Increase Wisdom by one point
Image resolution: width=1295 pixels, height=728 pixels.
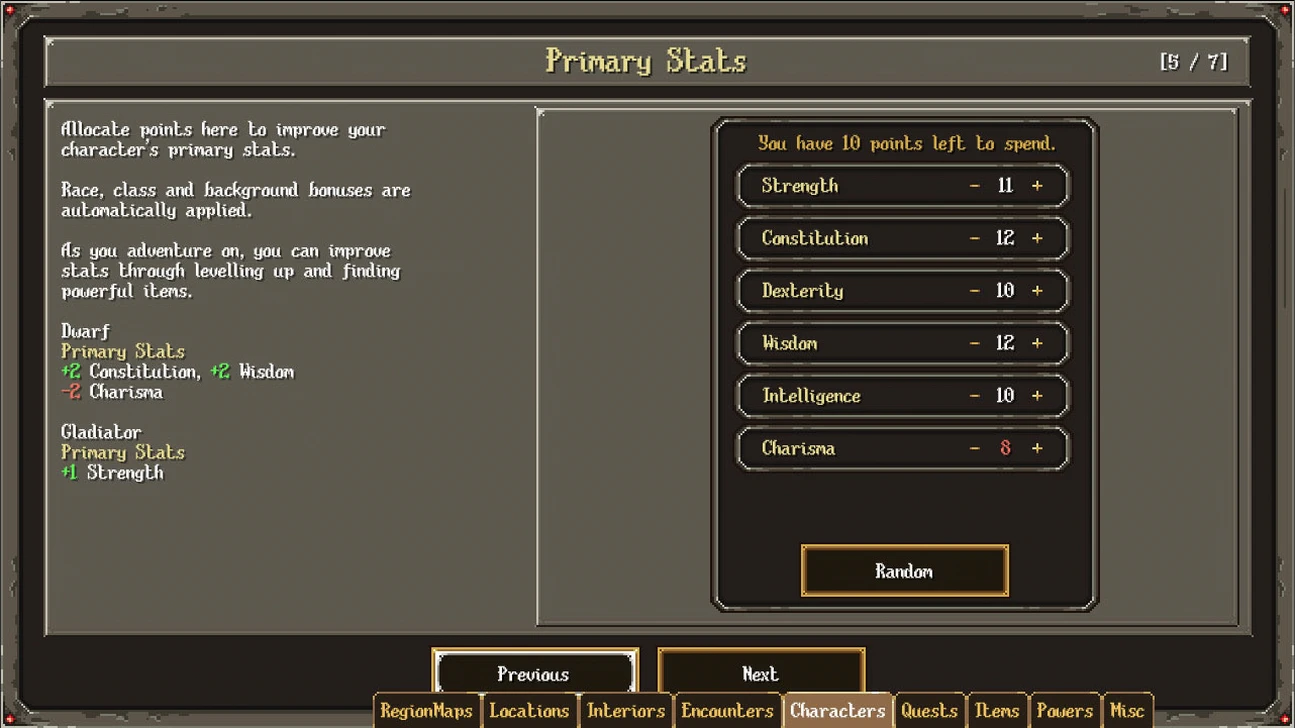(x=1037, y=343)
